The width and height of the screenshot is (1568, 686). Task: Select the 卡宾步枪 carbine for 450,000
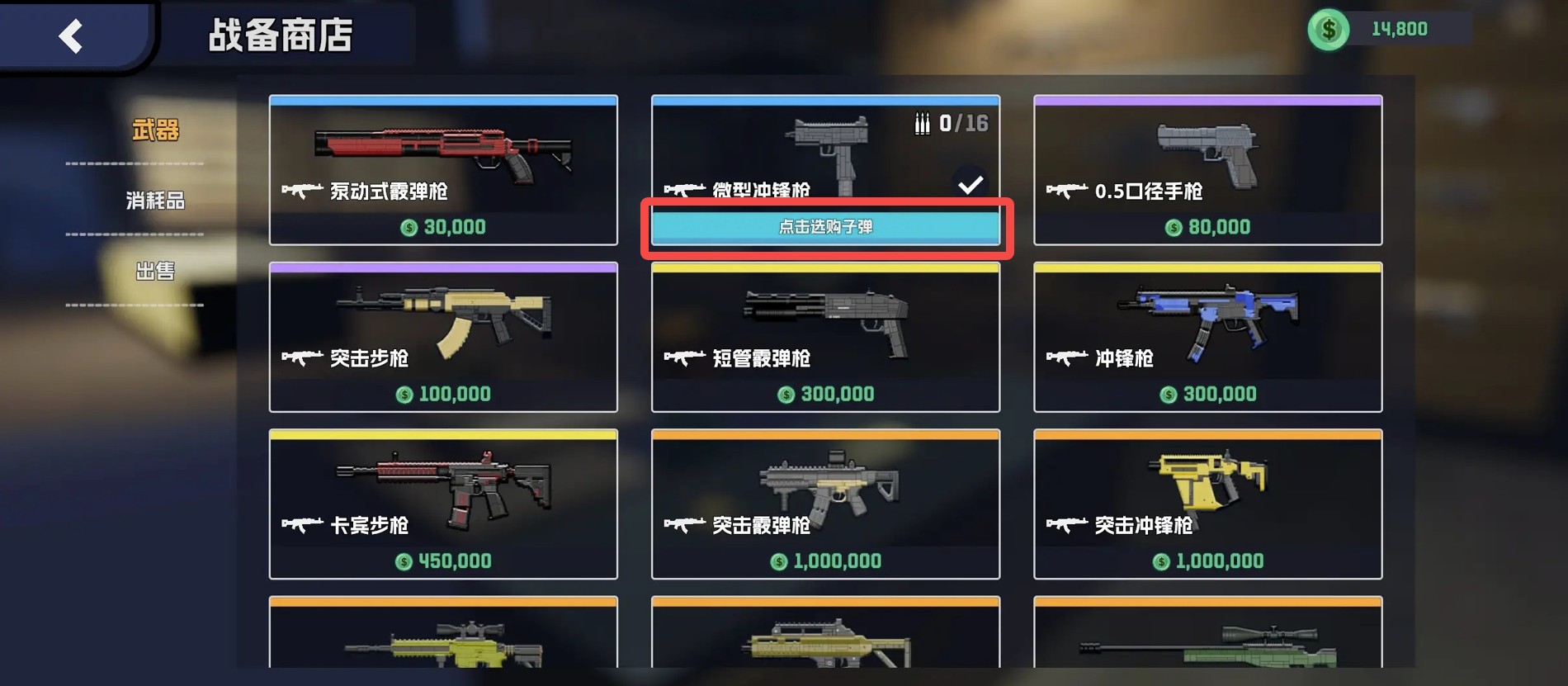point(443,504)
